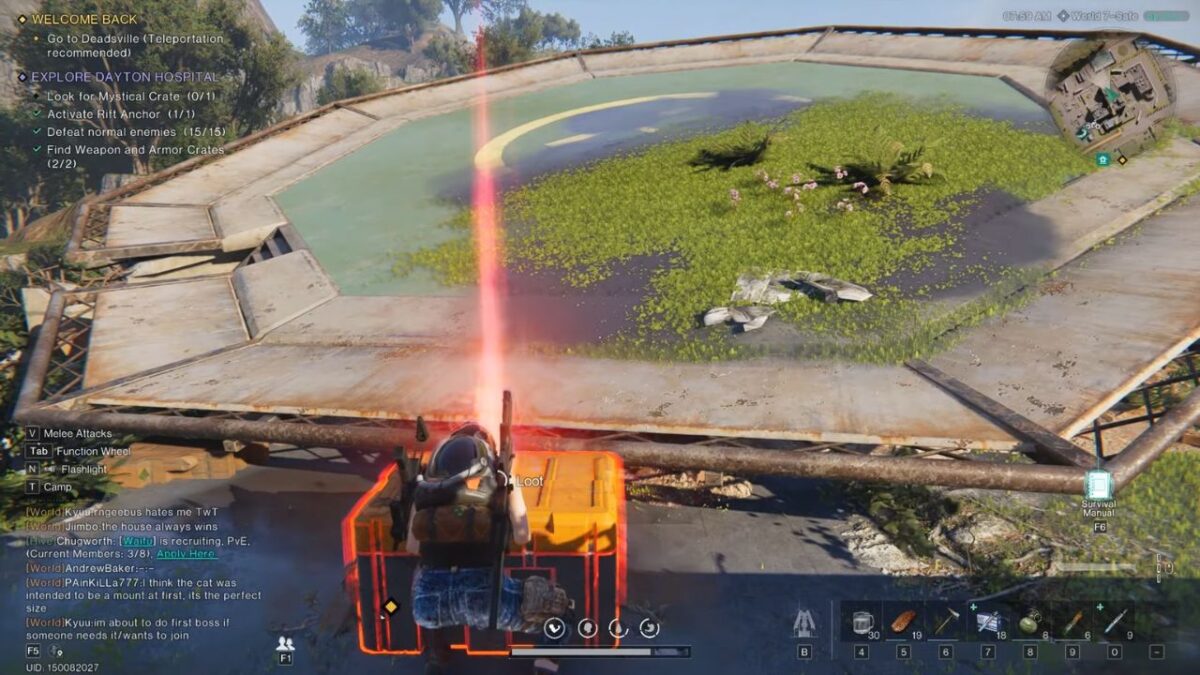Toggle the Flashlight shortcut entry
1200x675 pixels.
tap(82, 469)
